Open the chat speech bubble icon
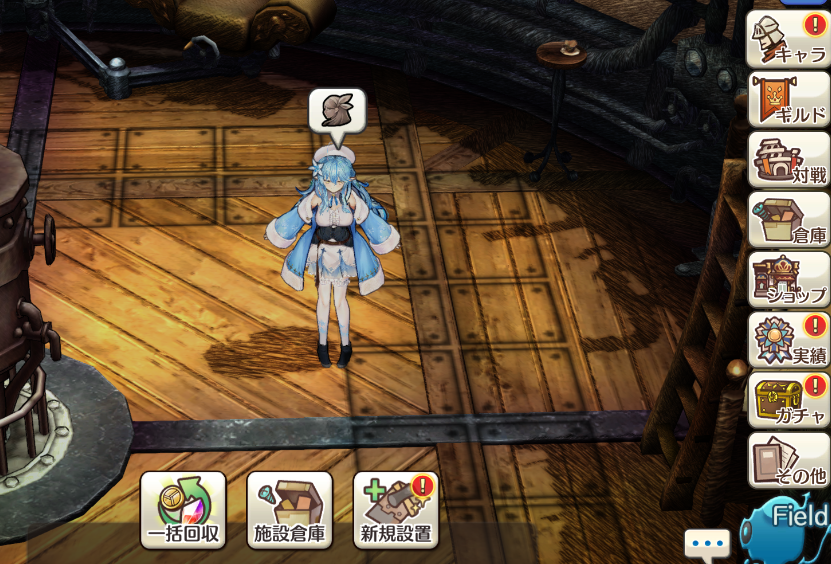Viewport: 831px width, 564px height. click(707, 545)
